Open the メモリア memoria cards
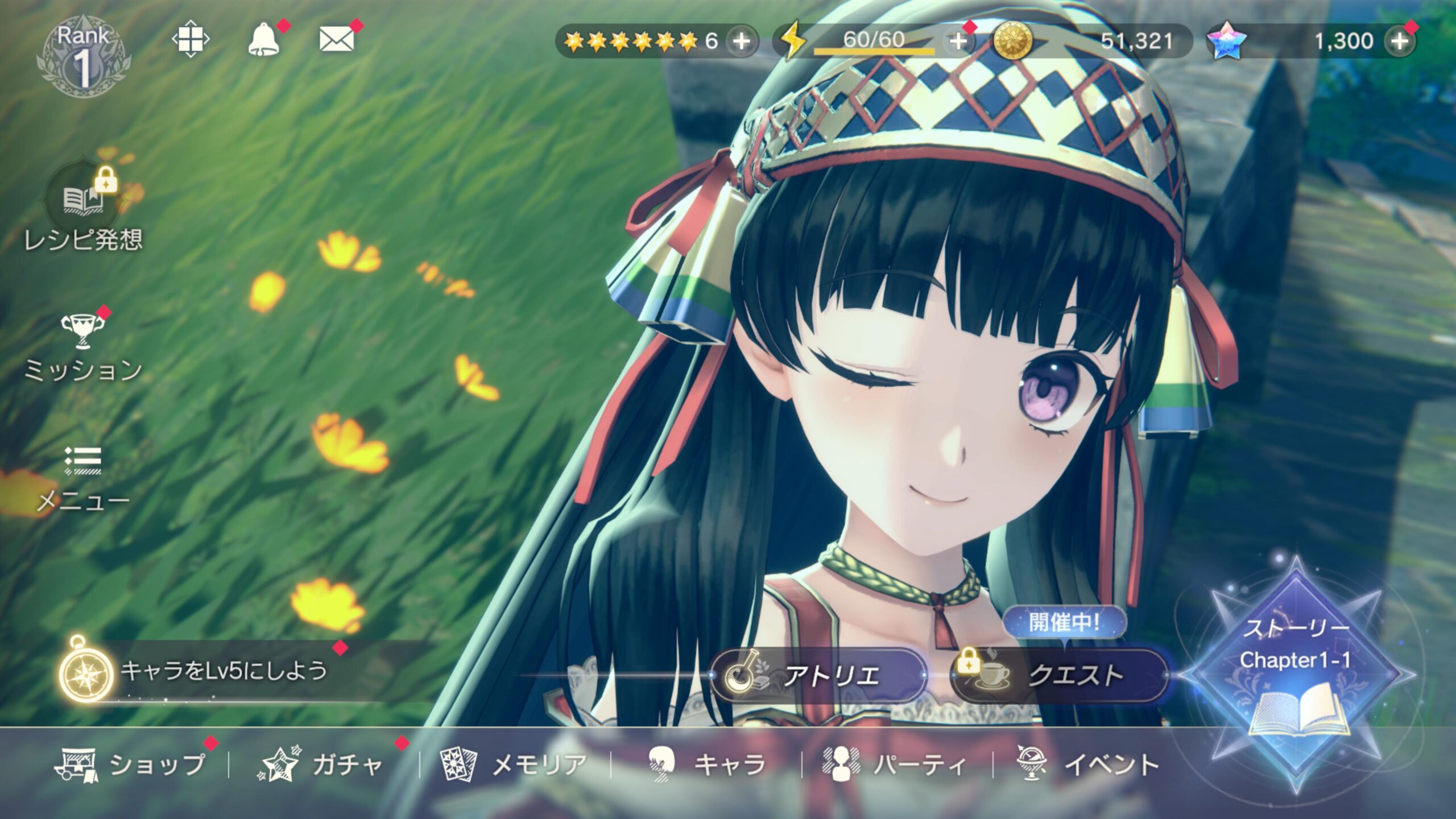 (x=514, y=764)
